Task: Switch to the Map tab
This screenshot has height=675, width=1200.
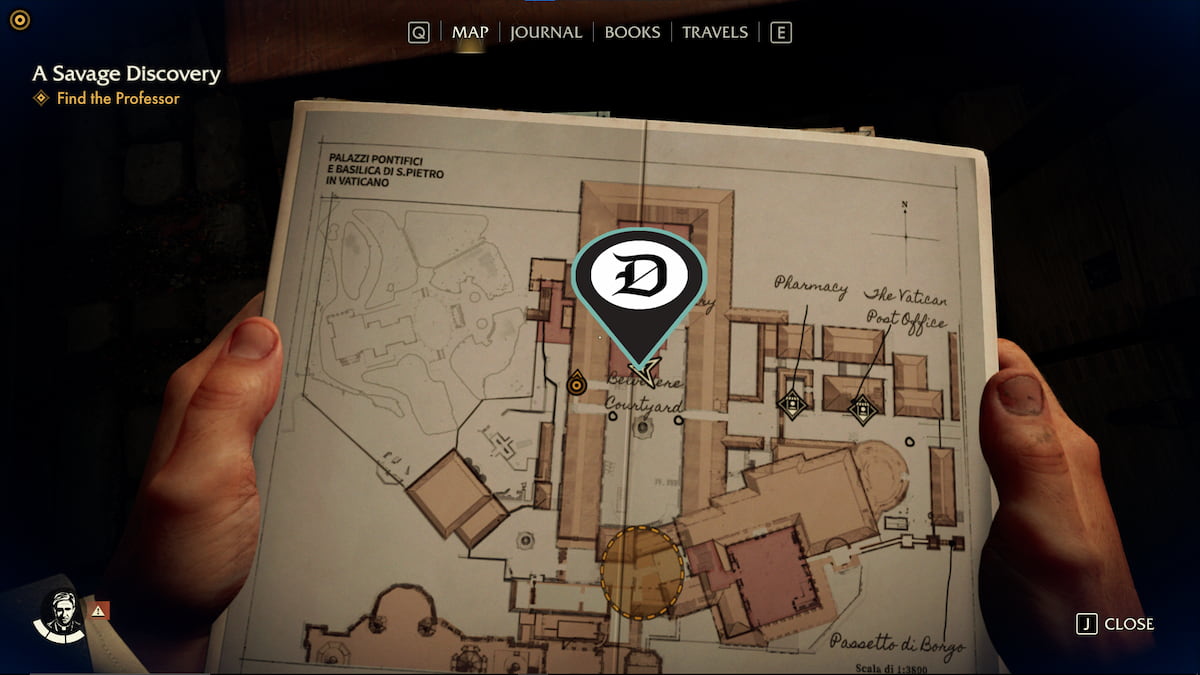Action: [470, 32]
